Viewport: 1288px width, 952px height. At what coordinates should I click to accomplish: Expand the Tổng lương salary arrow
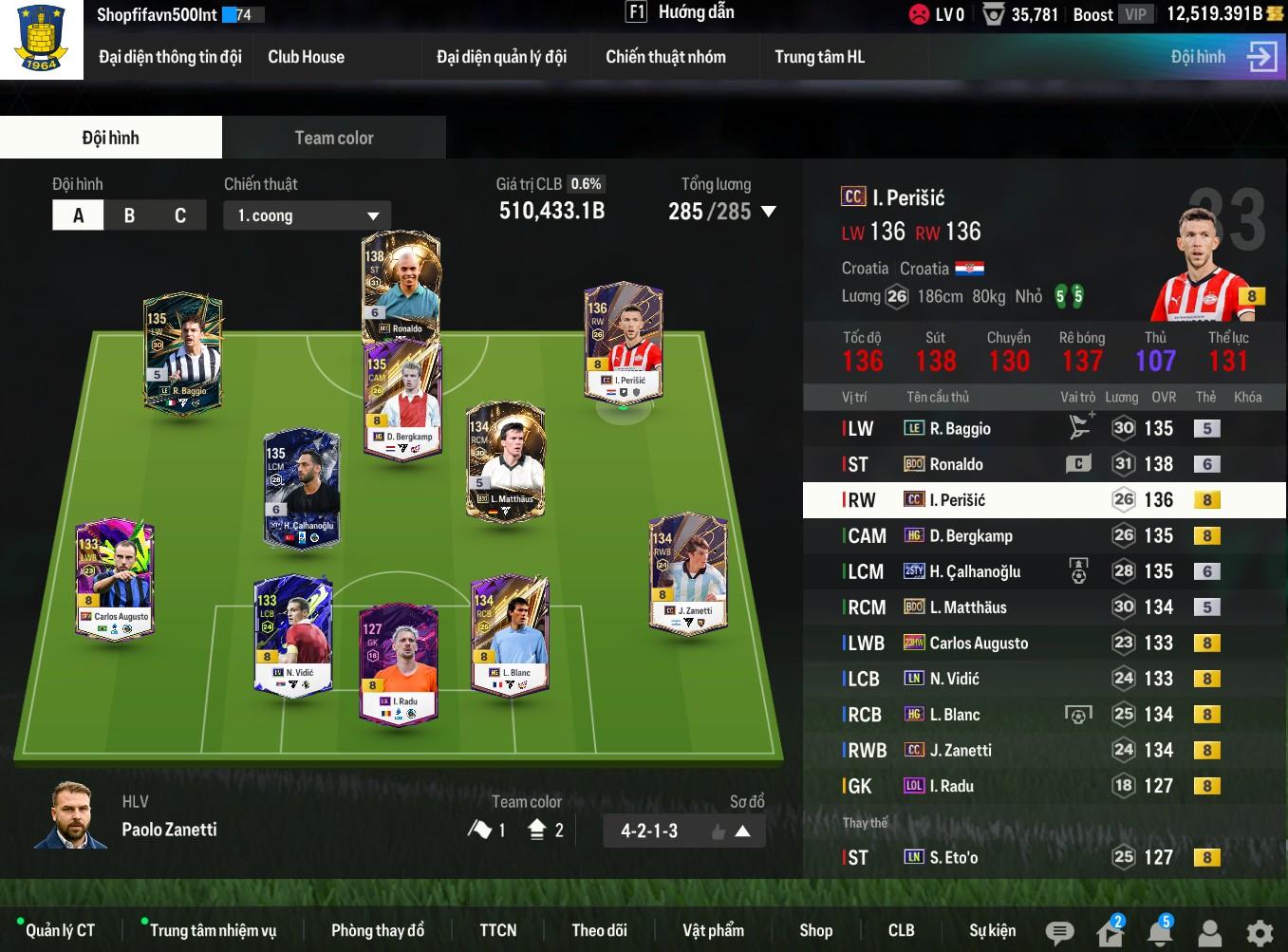[769, 212]
